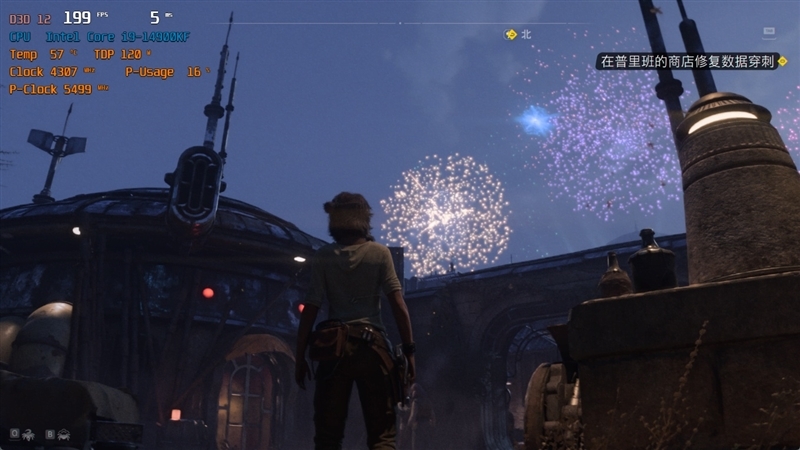Select the speeder vehicle icon
800x450 pixels.
point(63,434)
